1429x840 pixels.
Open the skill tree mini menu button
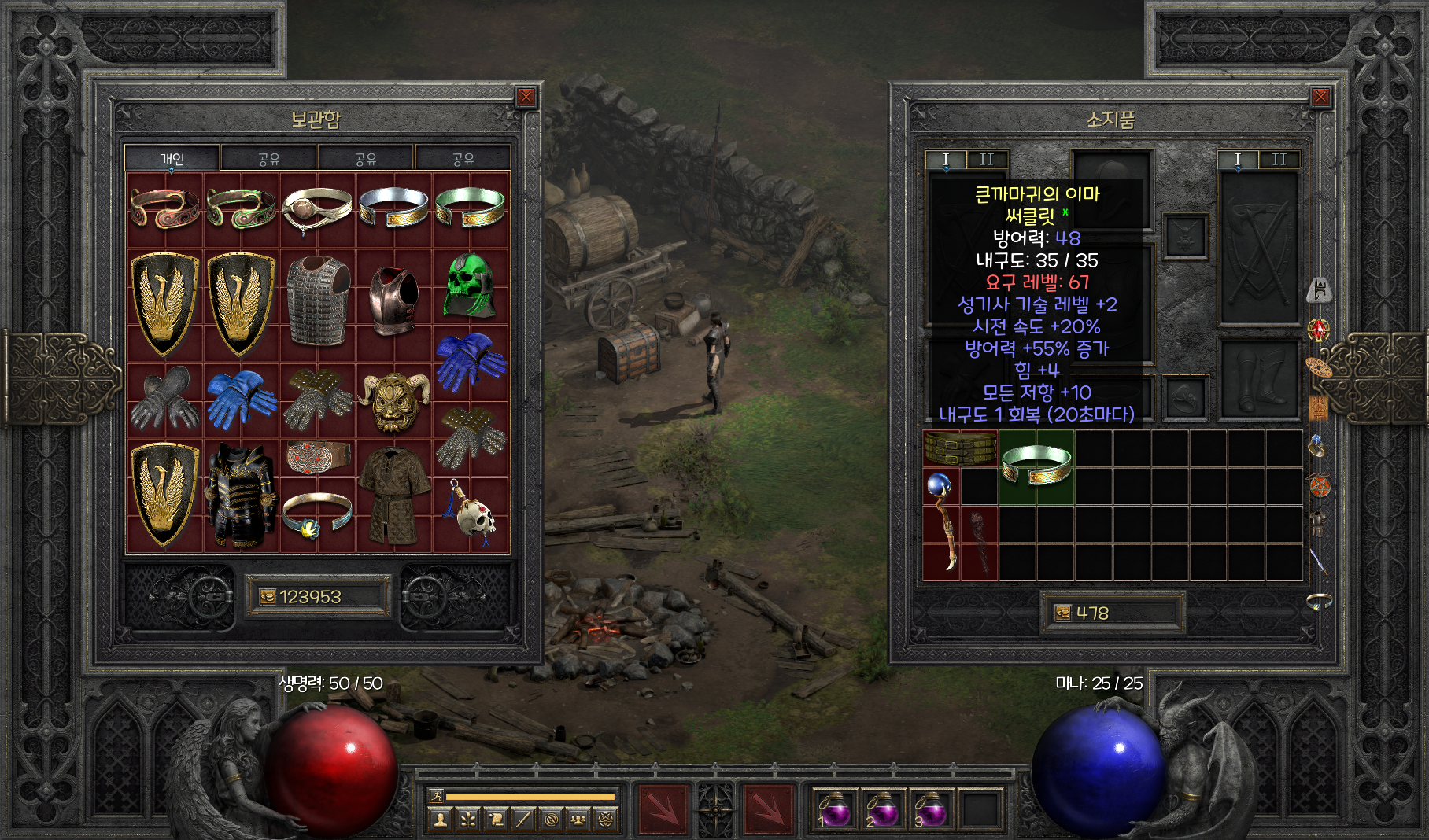(x=468, y=820)
